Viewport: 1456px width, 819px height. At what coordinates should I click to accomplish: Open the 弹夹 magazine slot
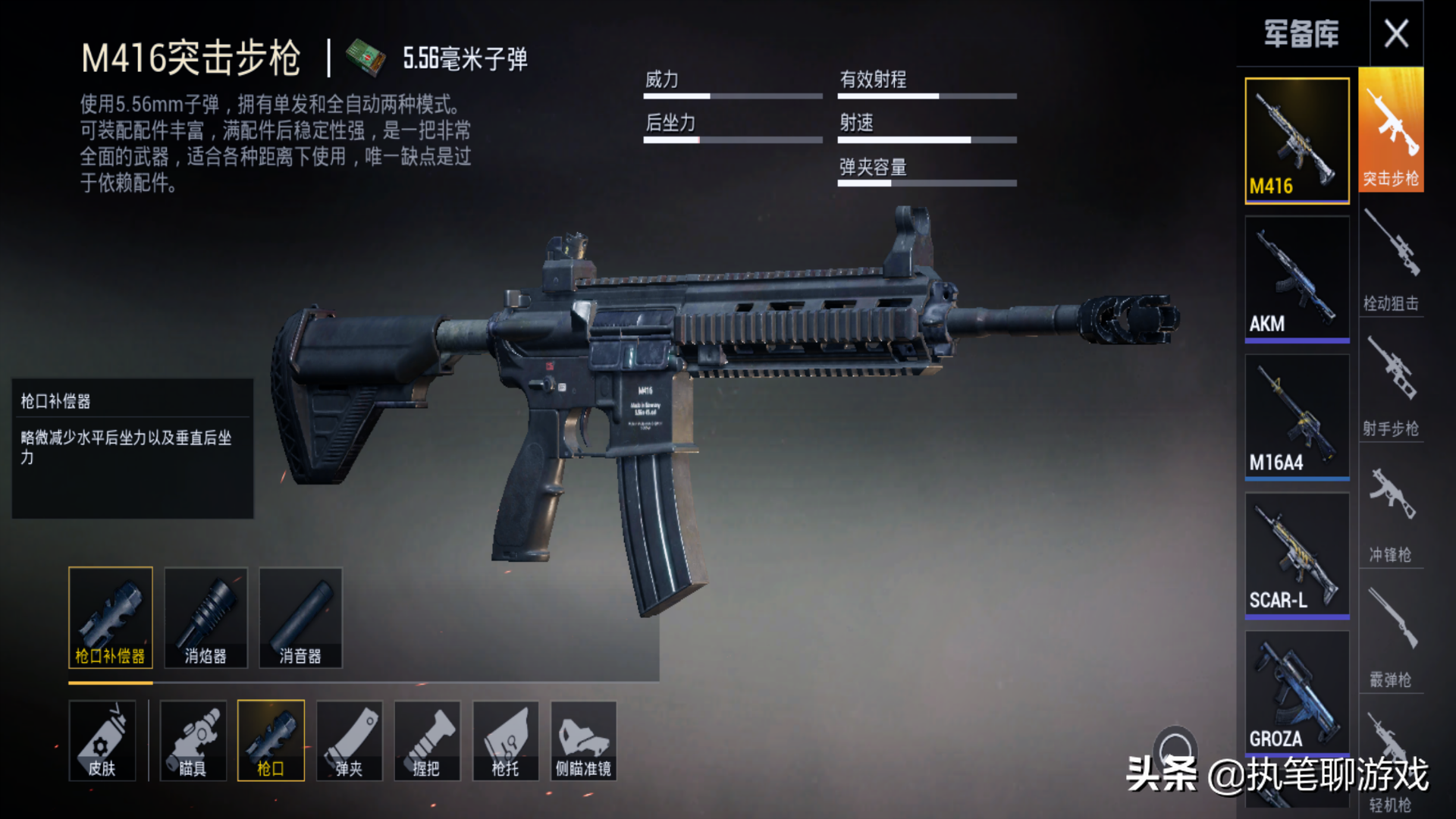(349, 740)
